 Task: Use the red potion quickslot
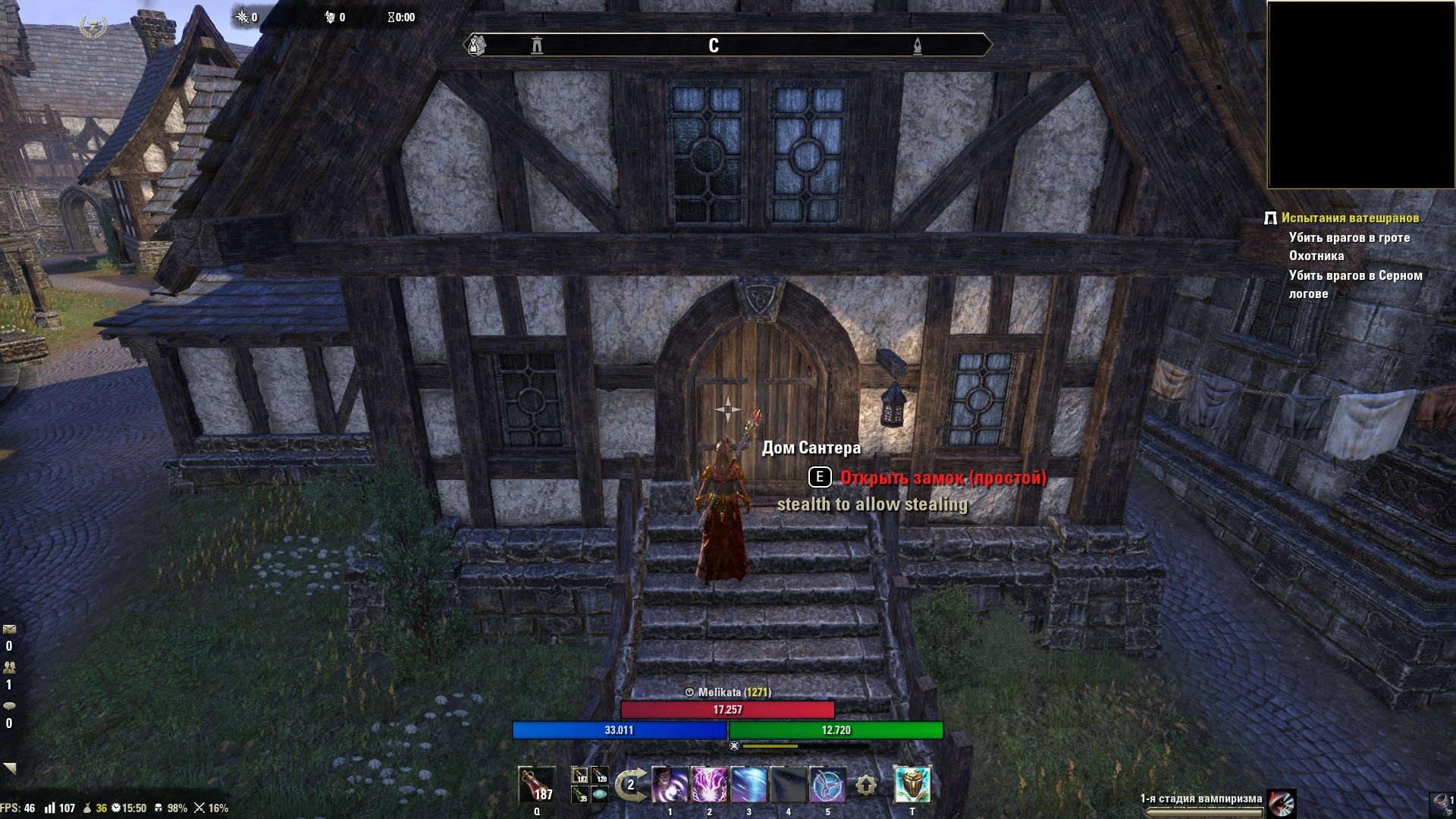pos(536,785)
